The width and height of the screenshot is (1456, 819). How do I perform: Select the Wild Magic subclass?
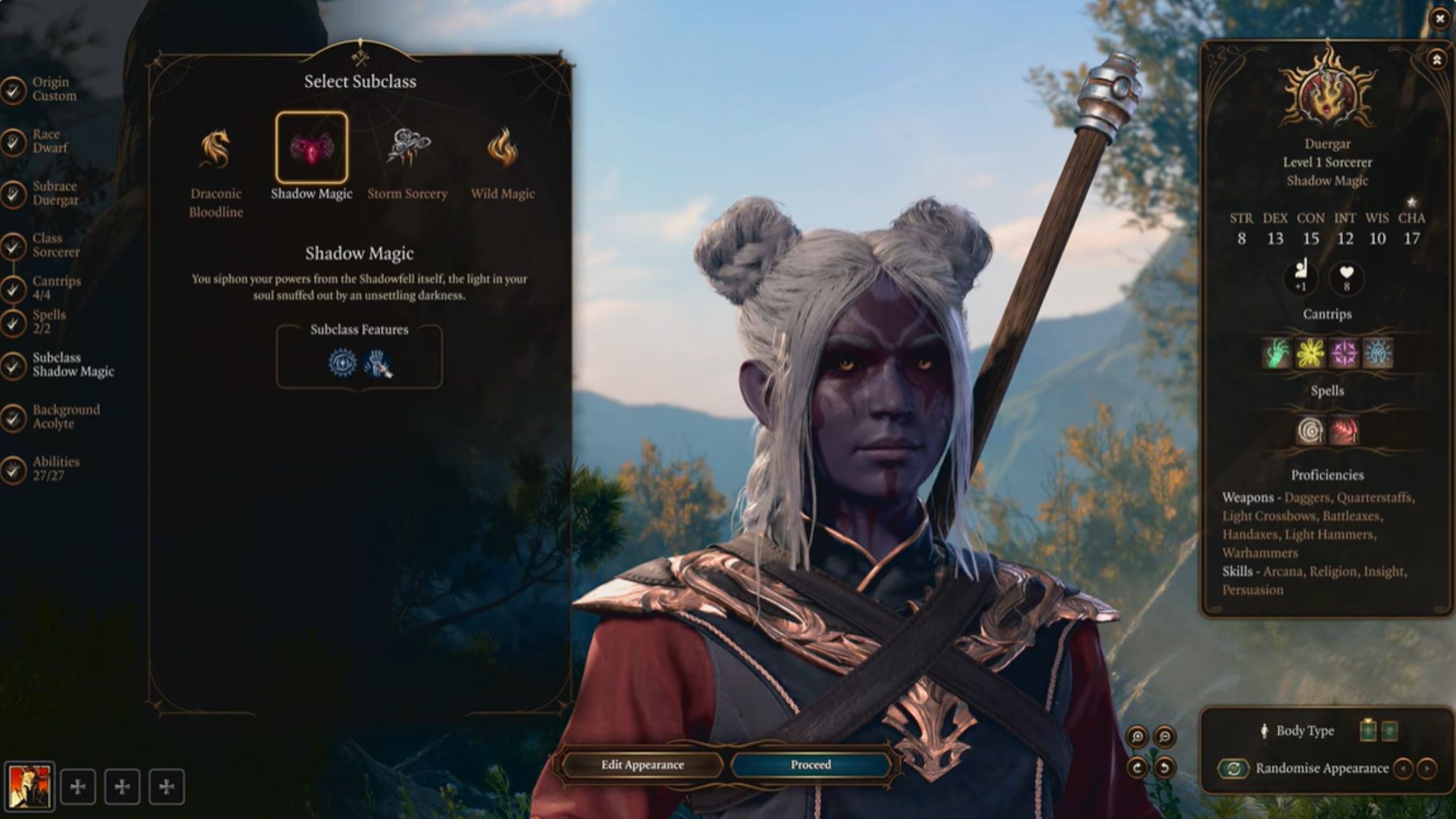coord(503,148)
